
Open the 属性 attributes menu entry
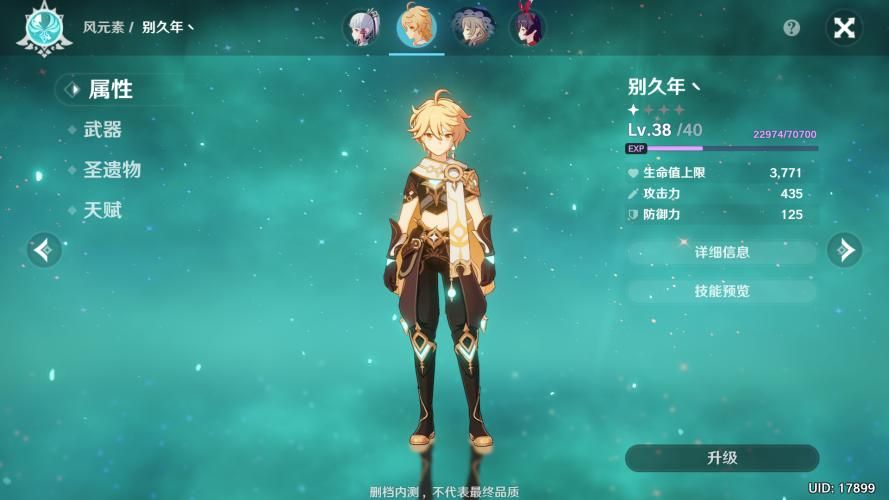tap(109, 89)
